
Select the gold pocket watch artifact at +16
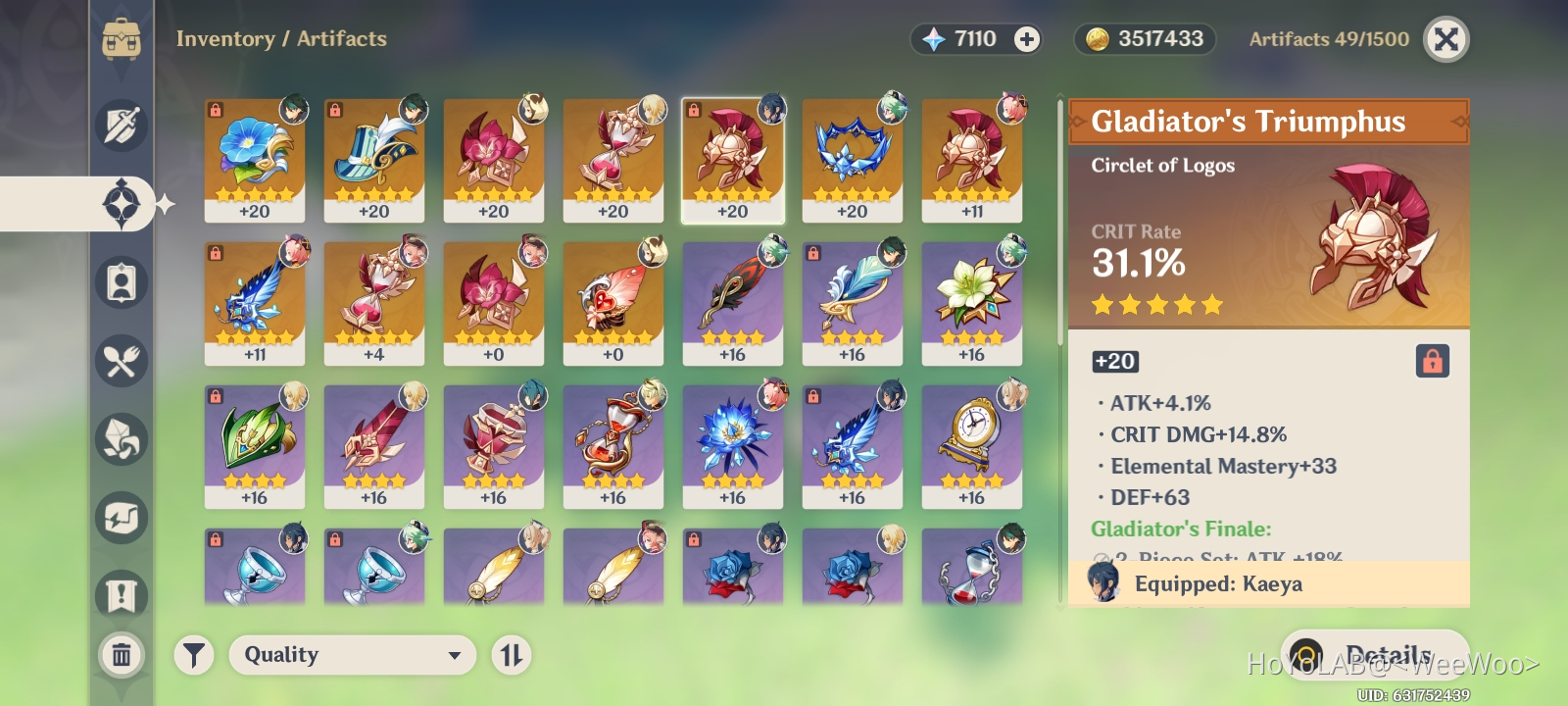coord(971,441)
